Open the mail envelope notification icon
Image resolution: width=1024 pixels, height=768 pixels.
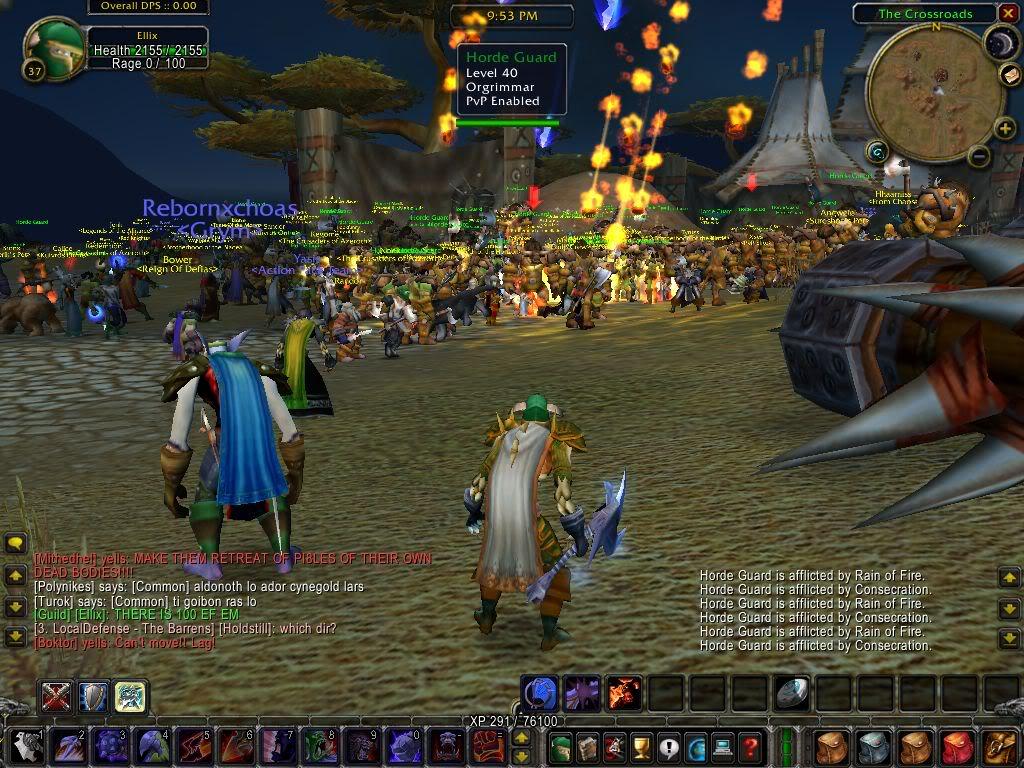click(1010, 75)
